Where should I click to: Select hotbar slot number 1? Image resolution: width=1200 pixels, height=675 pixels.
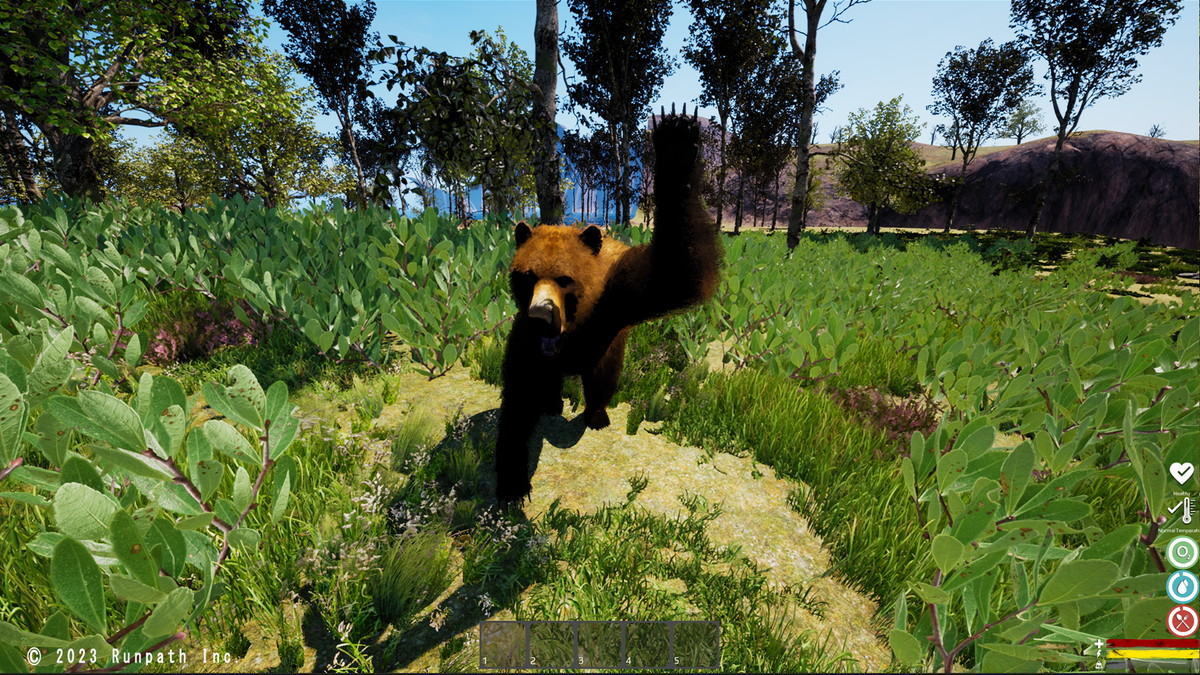(504, 645)
